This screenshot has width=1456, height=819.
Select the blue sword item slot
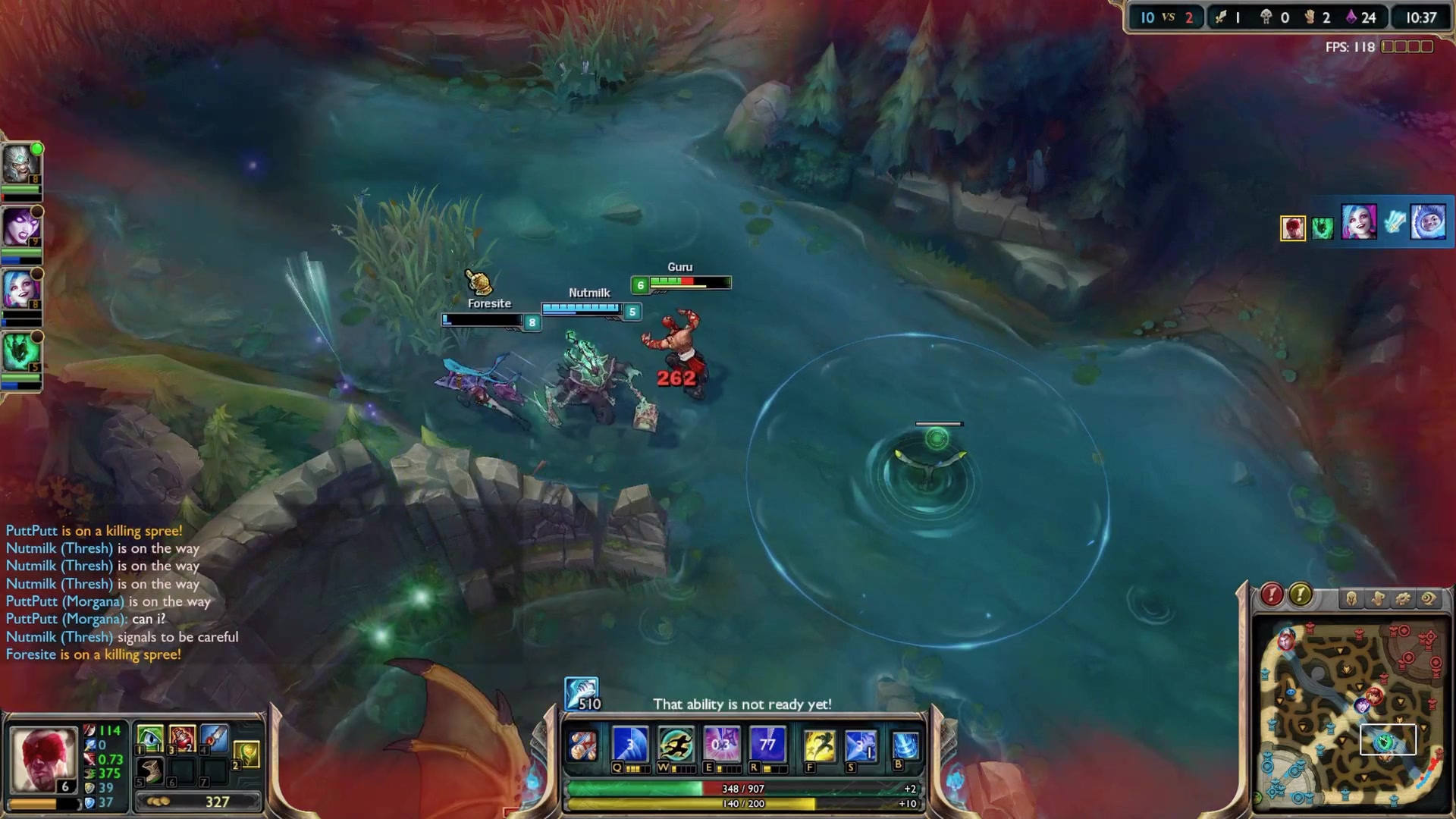215,738
